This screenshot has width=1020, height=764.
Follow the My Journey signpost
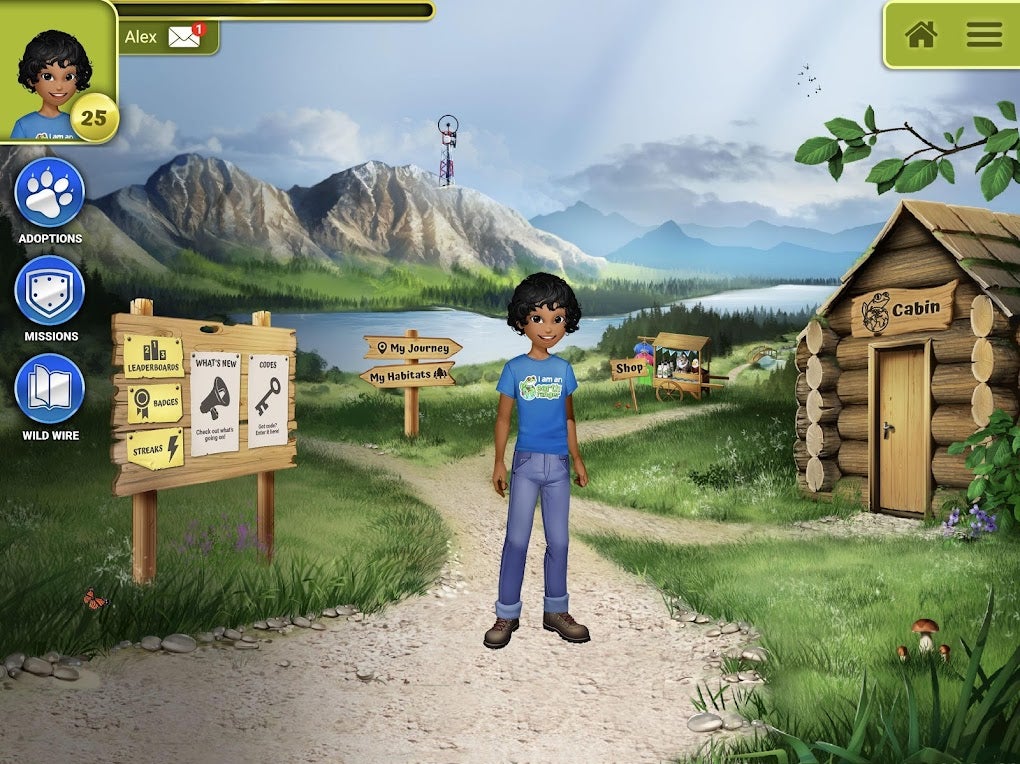[x=412, y=348]
